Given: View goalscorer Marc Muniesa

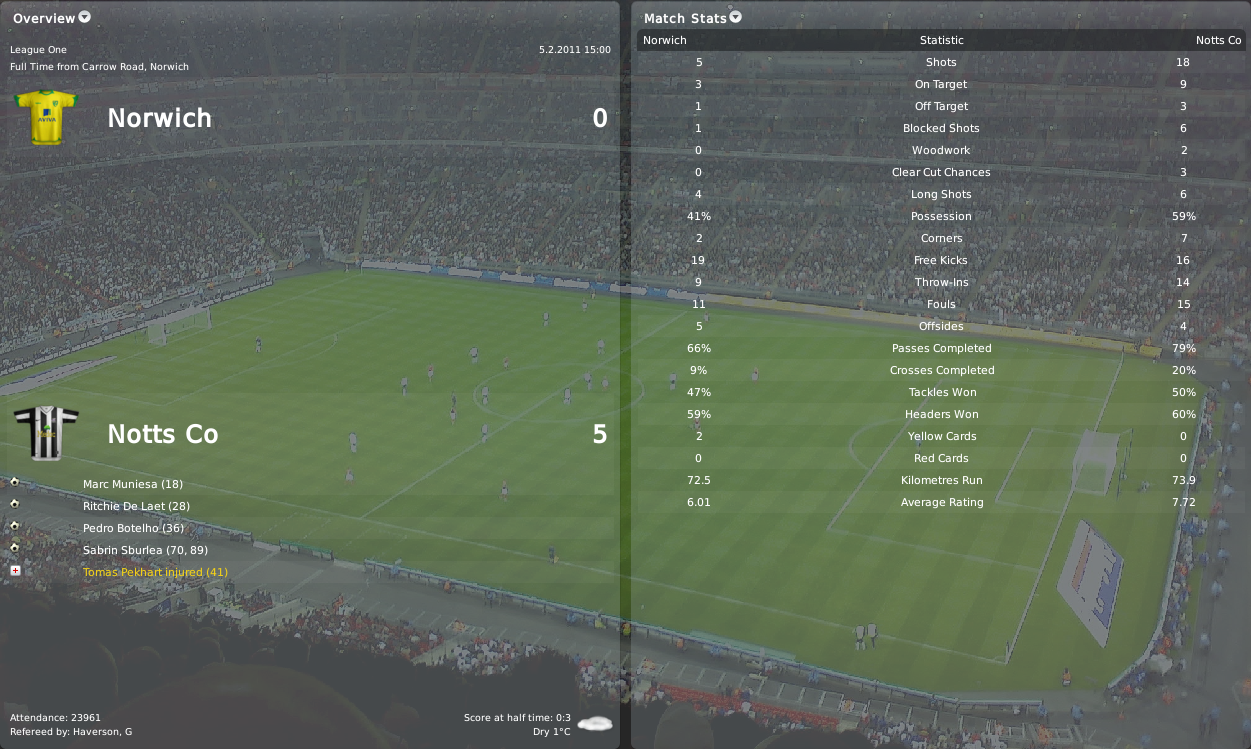Looking at the screenshot, I should pos(132,484).
